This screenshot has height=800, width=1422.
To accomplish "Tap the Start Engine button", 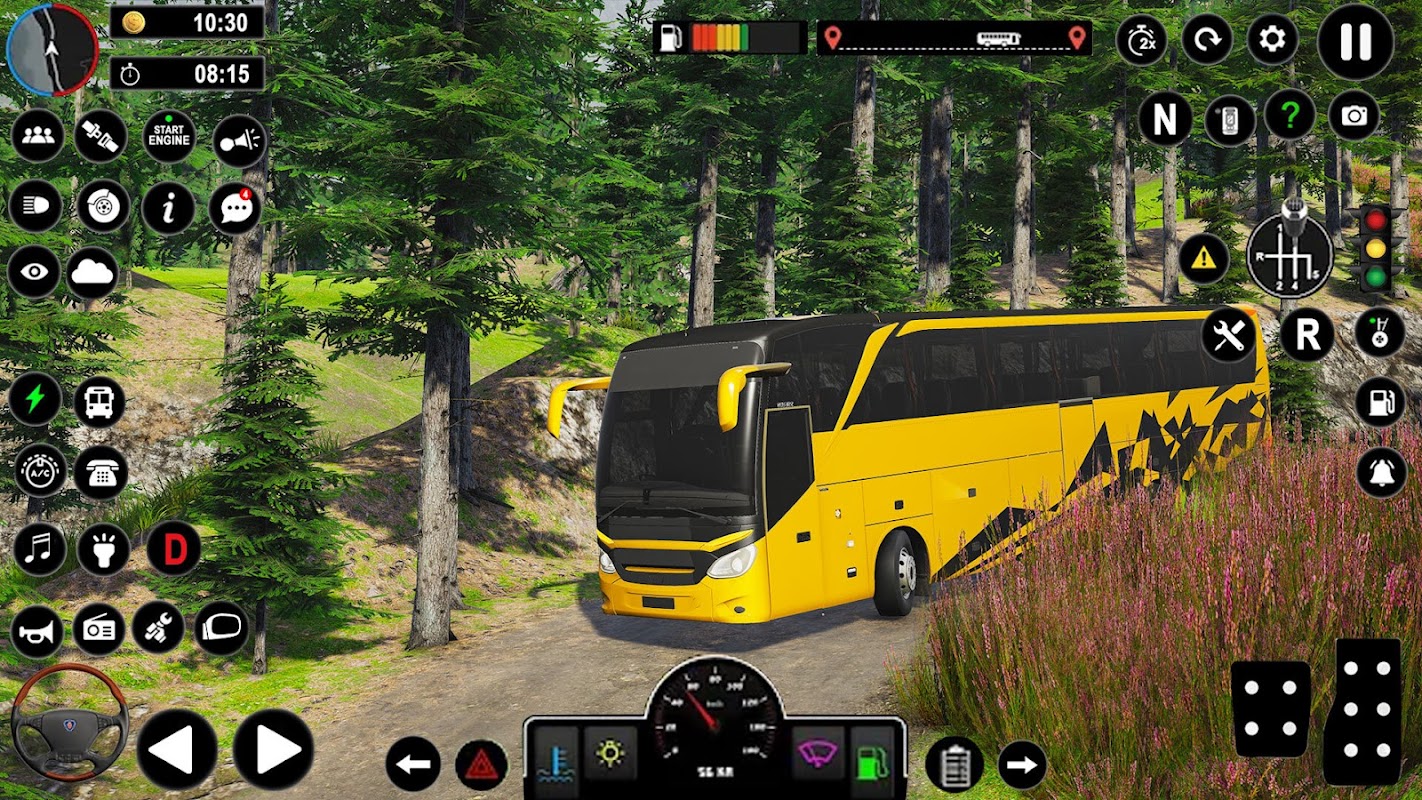I will (169, 136).
